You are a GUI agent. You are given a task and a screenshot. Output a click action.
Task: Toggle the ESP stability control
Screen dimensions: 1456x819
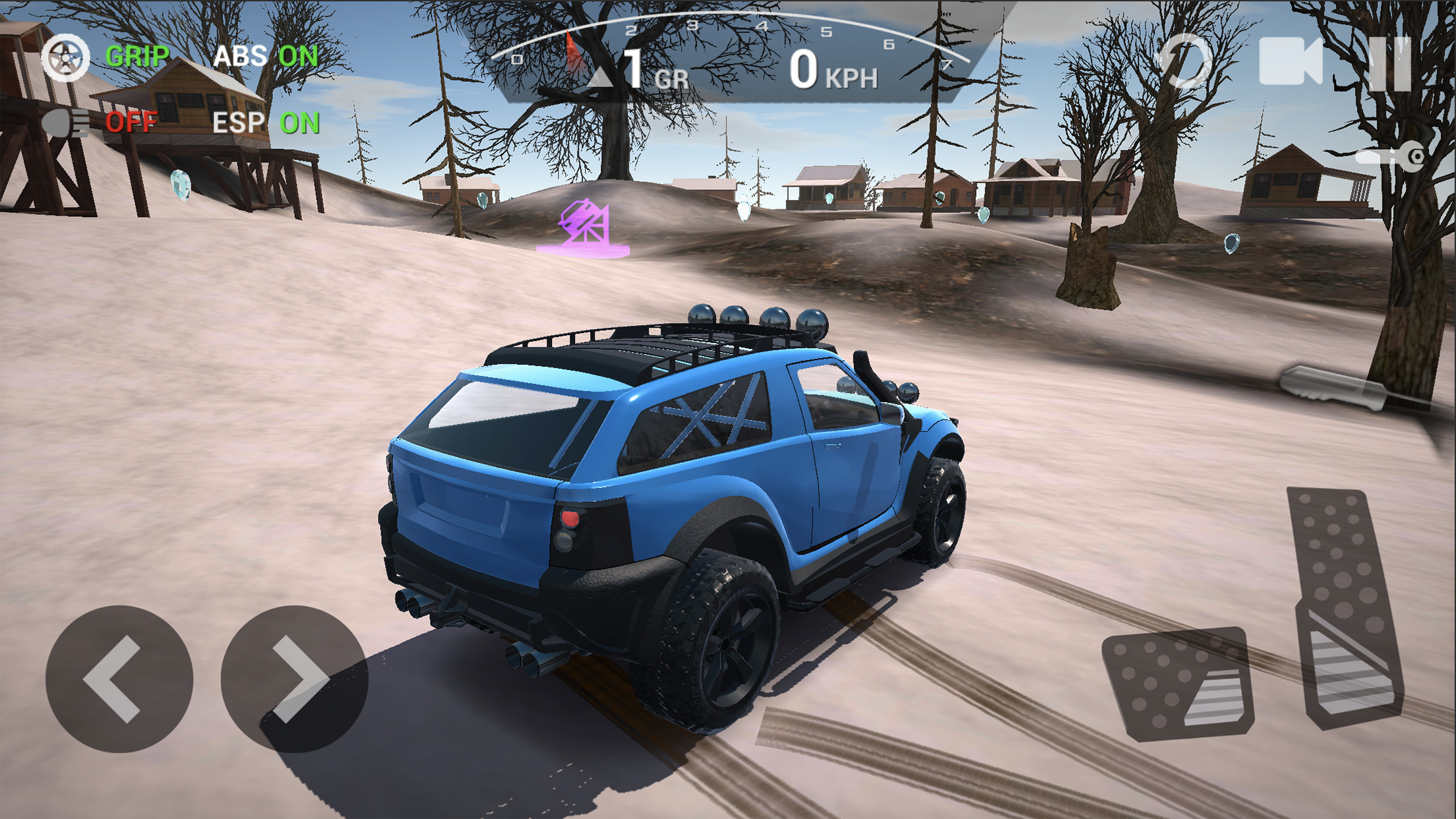[265, 123]
